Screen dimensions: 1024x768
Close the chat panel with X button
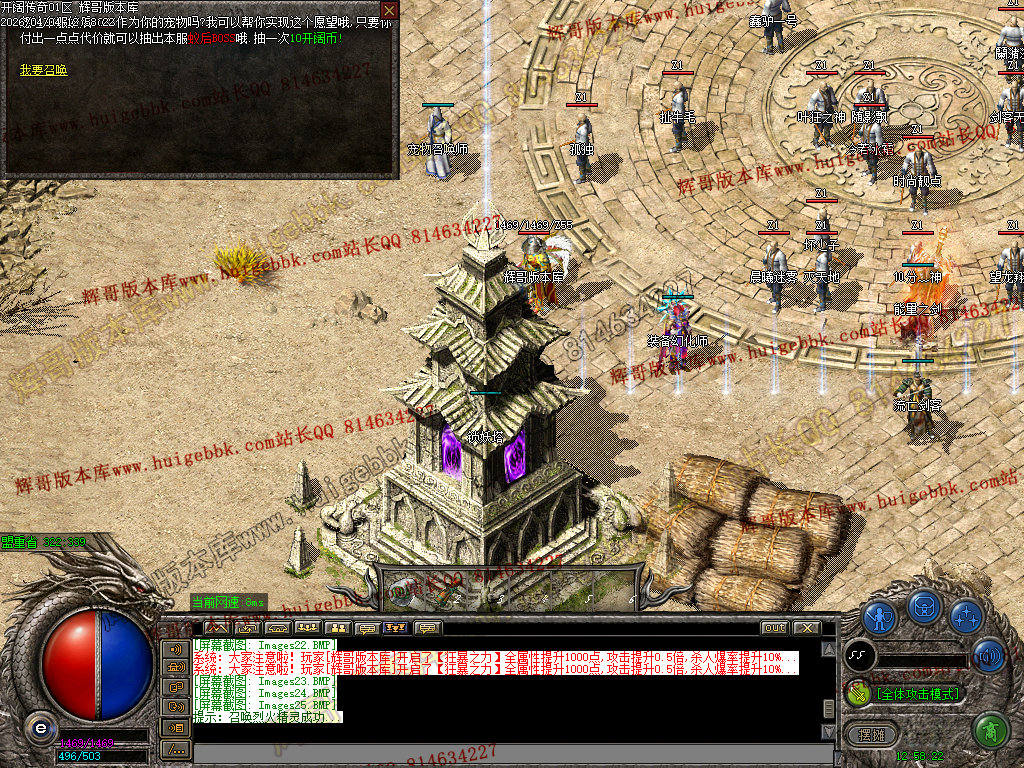pyautogui.click(x=806, y=628)
